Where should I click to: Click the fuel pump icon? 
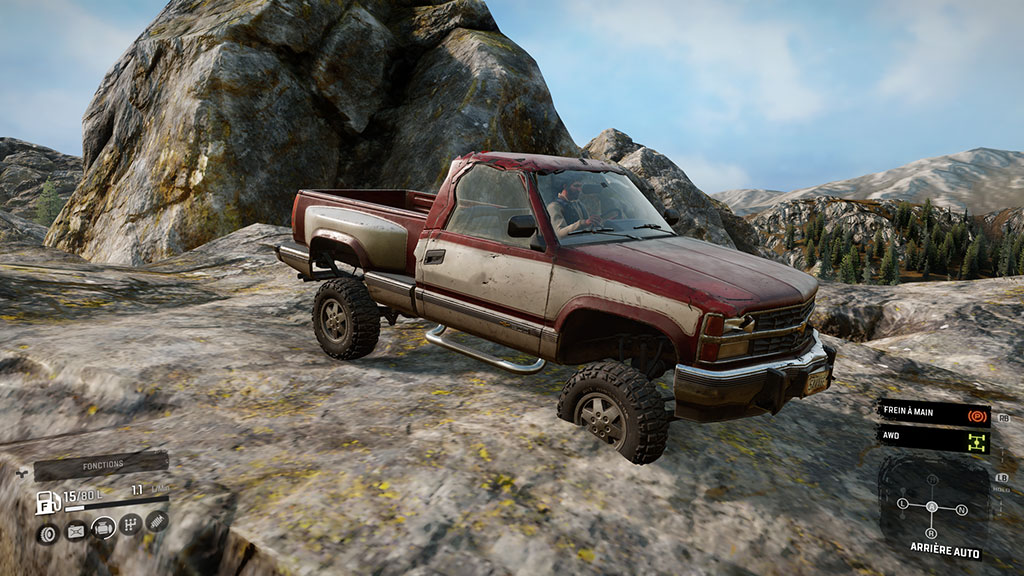tap(47, 502)
